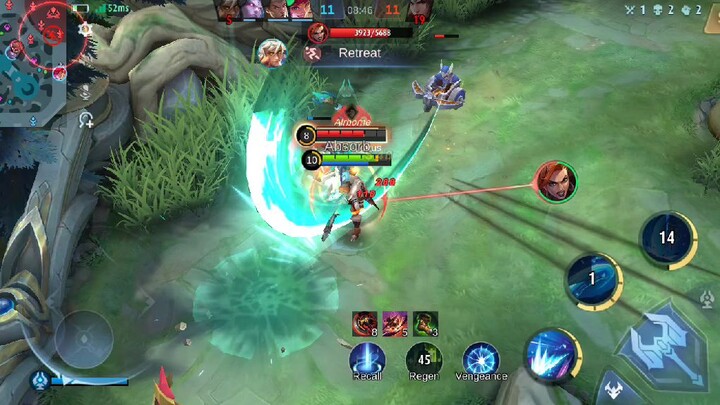Tap the white-haired ally hero portrait
This screenshot has height=405, width=720.
tap(271, 52)
